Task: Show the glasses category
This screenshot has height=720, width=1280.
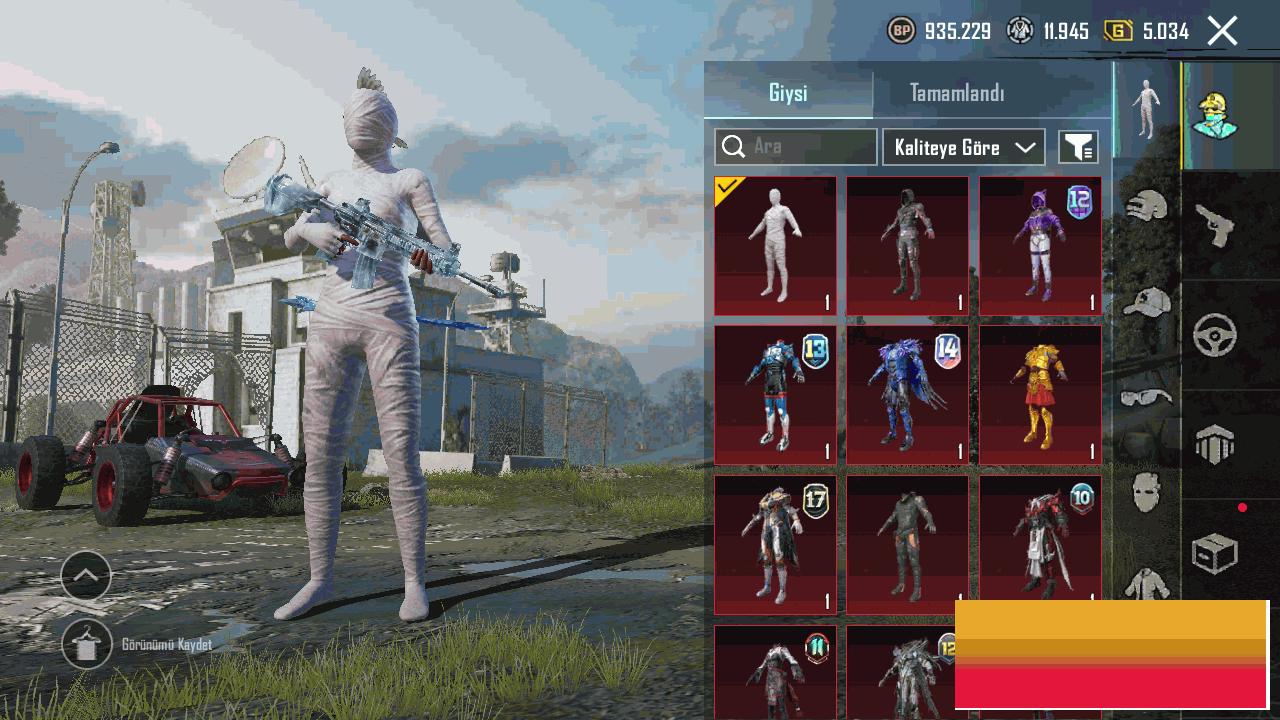Action: click(1146, 397)
